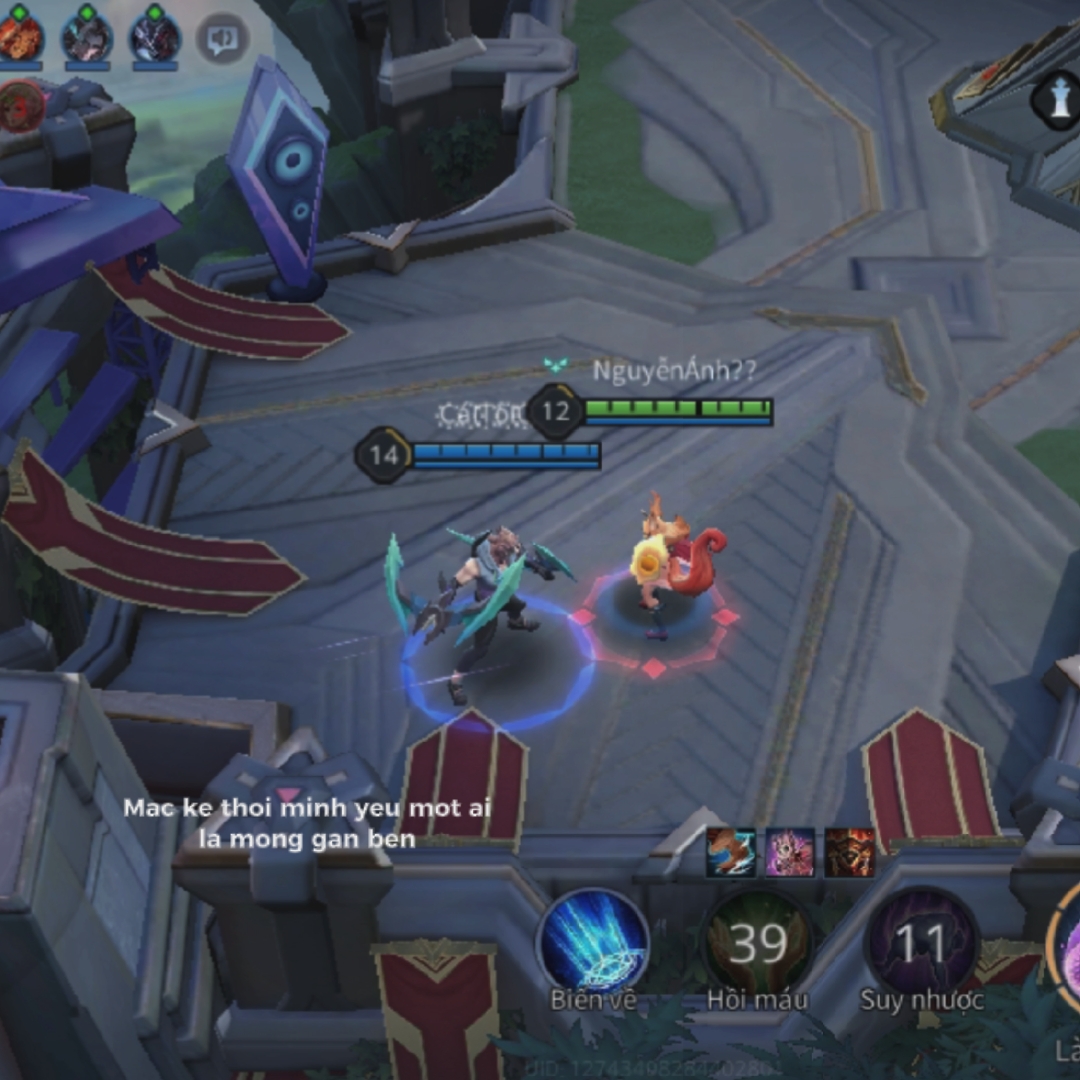Screen dimensions: 1080x1080
Task: Tap the red armored mask item icon
Action: coord(850,852)
